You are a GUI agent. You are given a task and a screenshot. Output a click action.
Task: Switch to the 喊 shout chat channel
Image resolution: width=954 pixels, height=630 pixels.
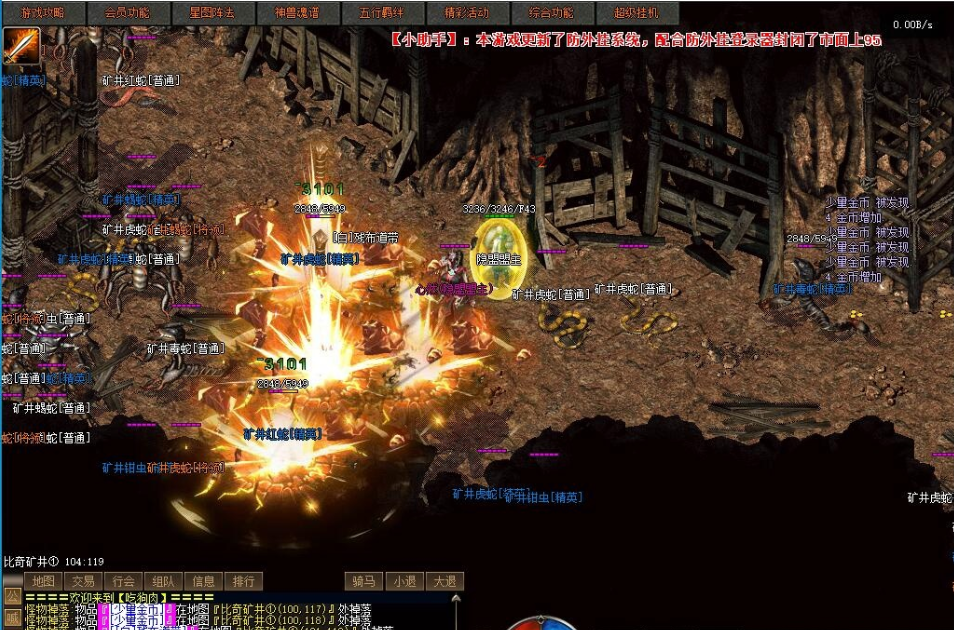coord(12,617)
